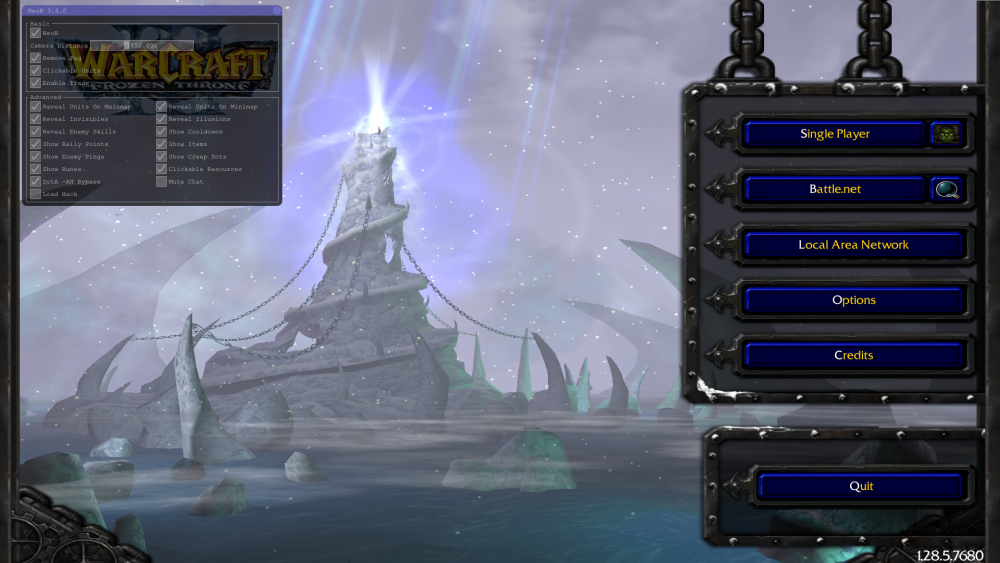Connect to Battle.net
The width and height of the screenshot is (1000, 563).
[834, 189]
